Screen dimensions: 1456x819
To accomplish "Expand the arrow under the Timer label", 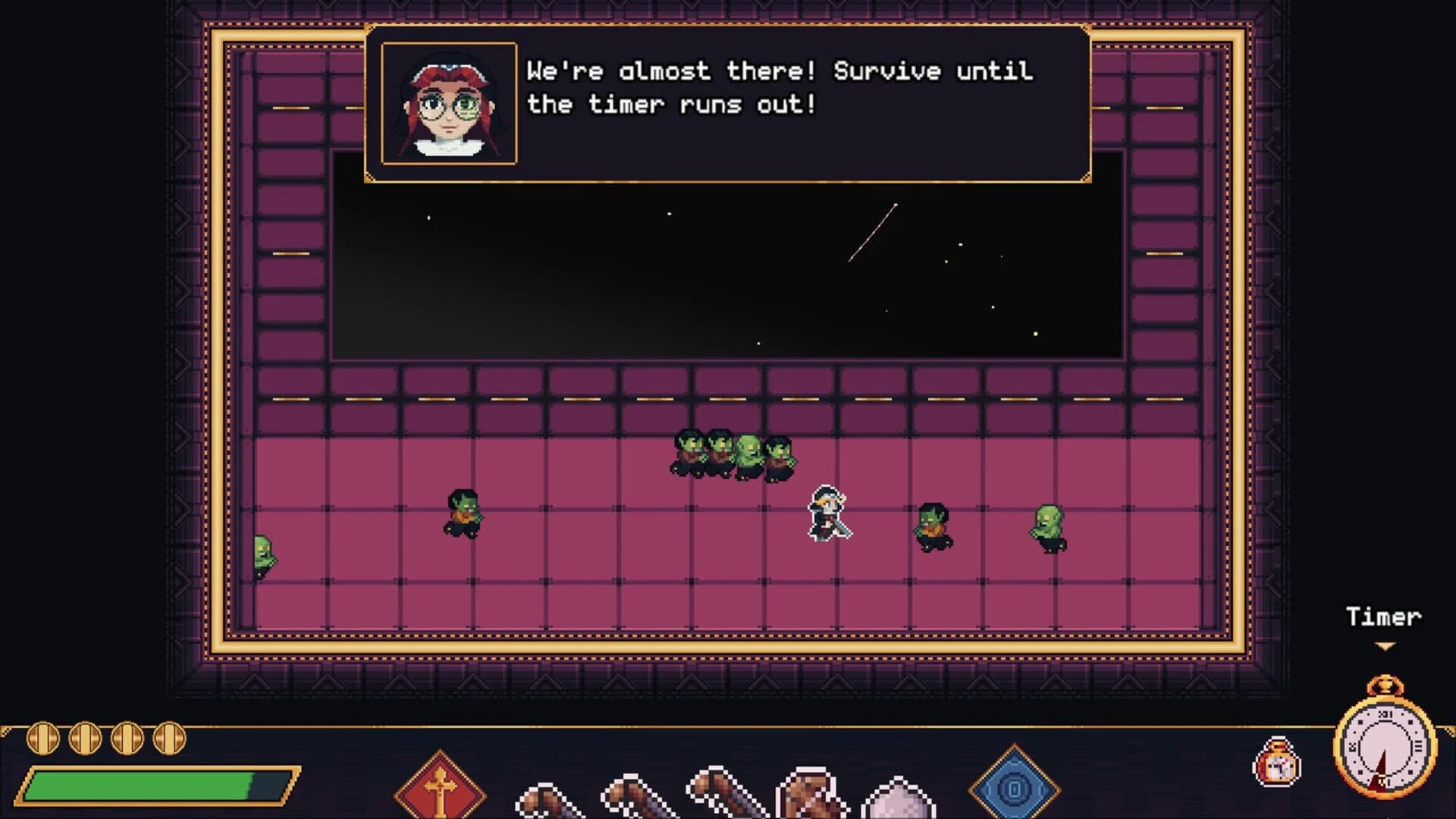I will pos(1385,647).
